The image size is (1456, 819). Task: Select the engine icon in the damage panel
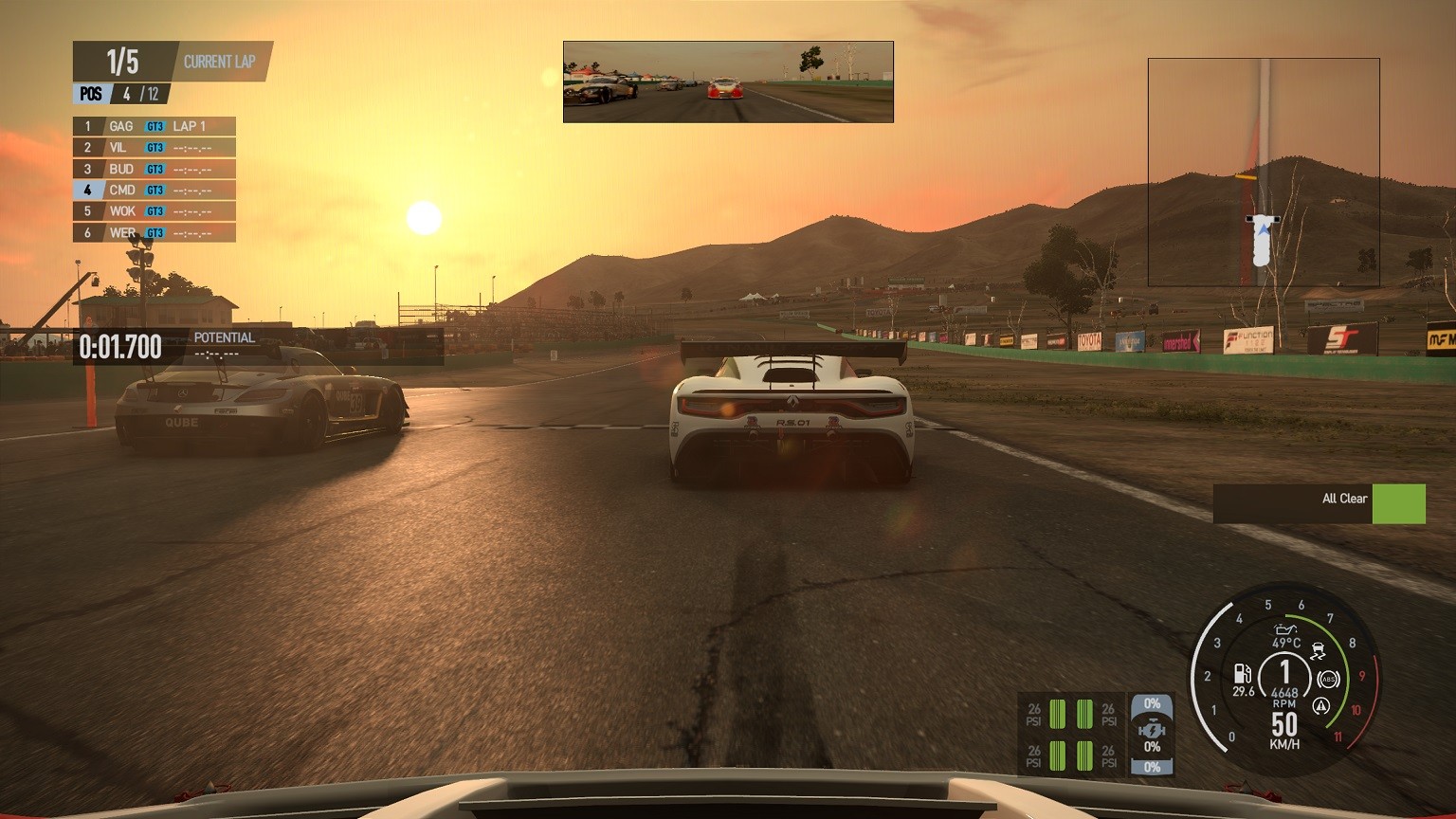1153,730
